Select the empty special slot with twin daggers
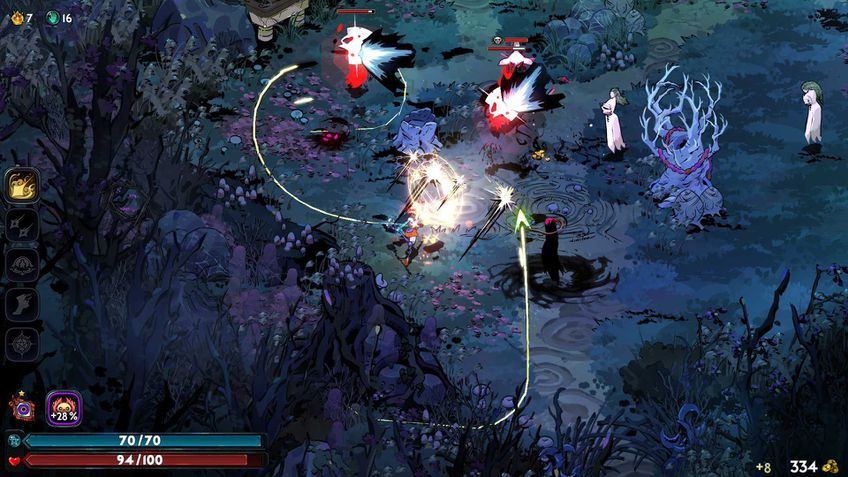 point(22,225)
